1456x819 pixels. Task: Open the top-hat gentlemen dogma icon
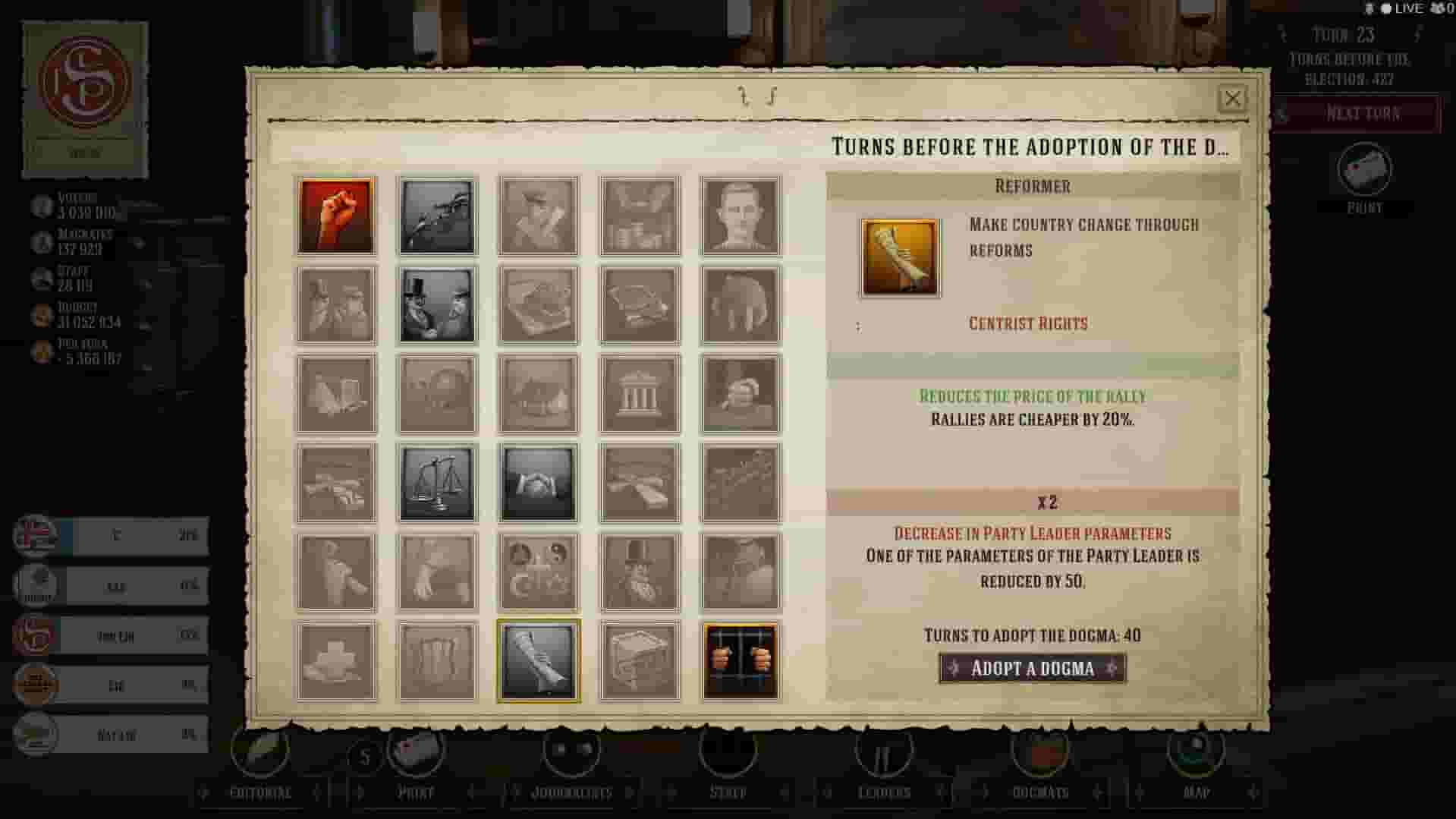(x=437, y=305)
